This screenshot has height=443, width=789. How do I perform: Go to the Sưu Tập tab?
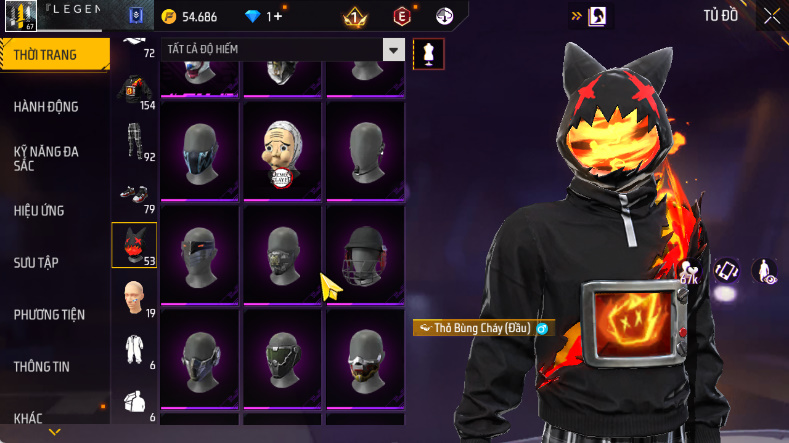point(36,262)
